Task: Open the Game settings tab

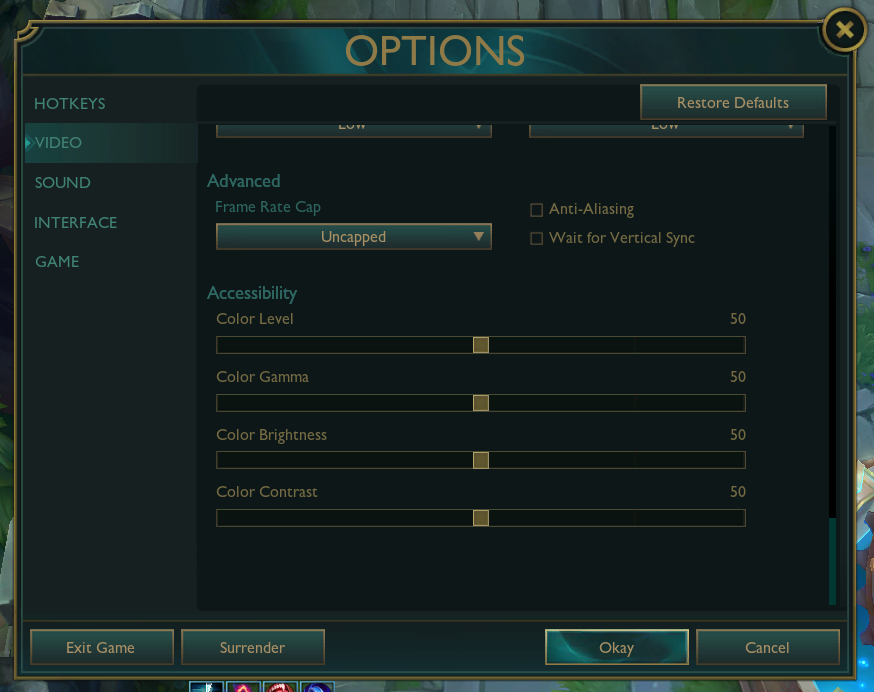Action: pyautogui.click(x=57, y=262)
